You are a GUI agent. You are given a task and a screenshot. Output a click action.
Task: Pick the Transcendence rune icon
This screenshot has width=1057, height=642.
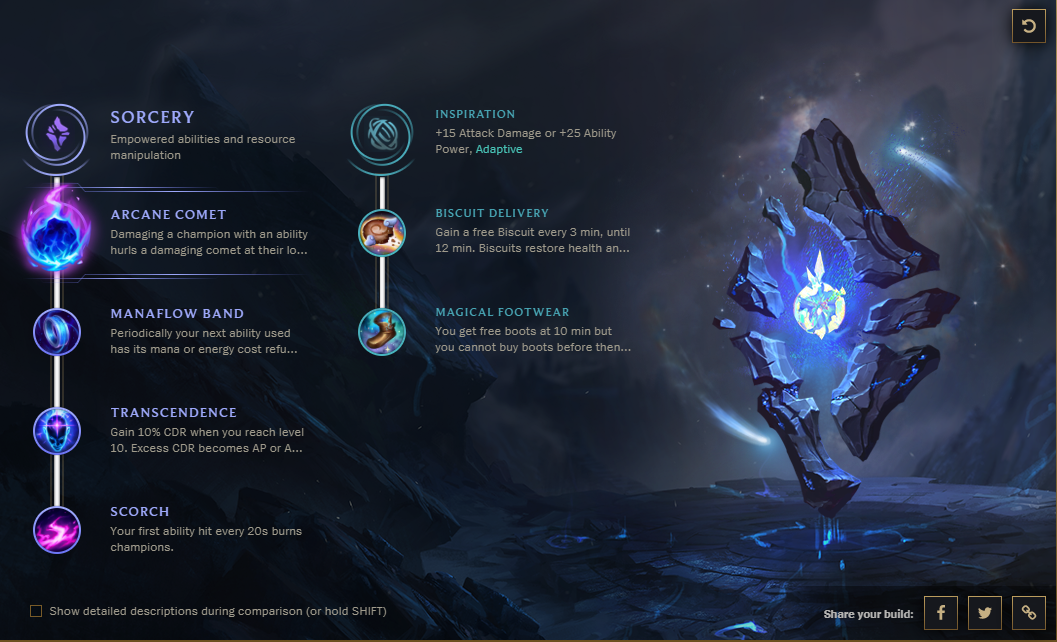[57, 430]
